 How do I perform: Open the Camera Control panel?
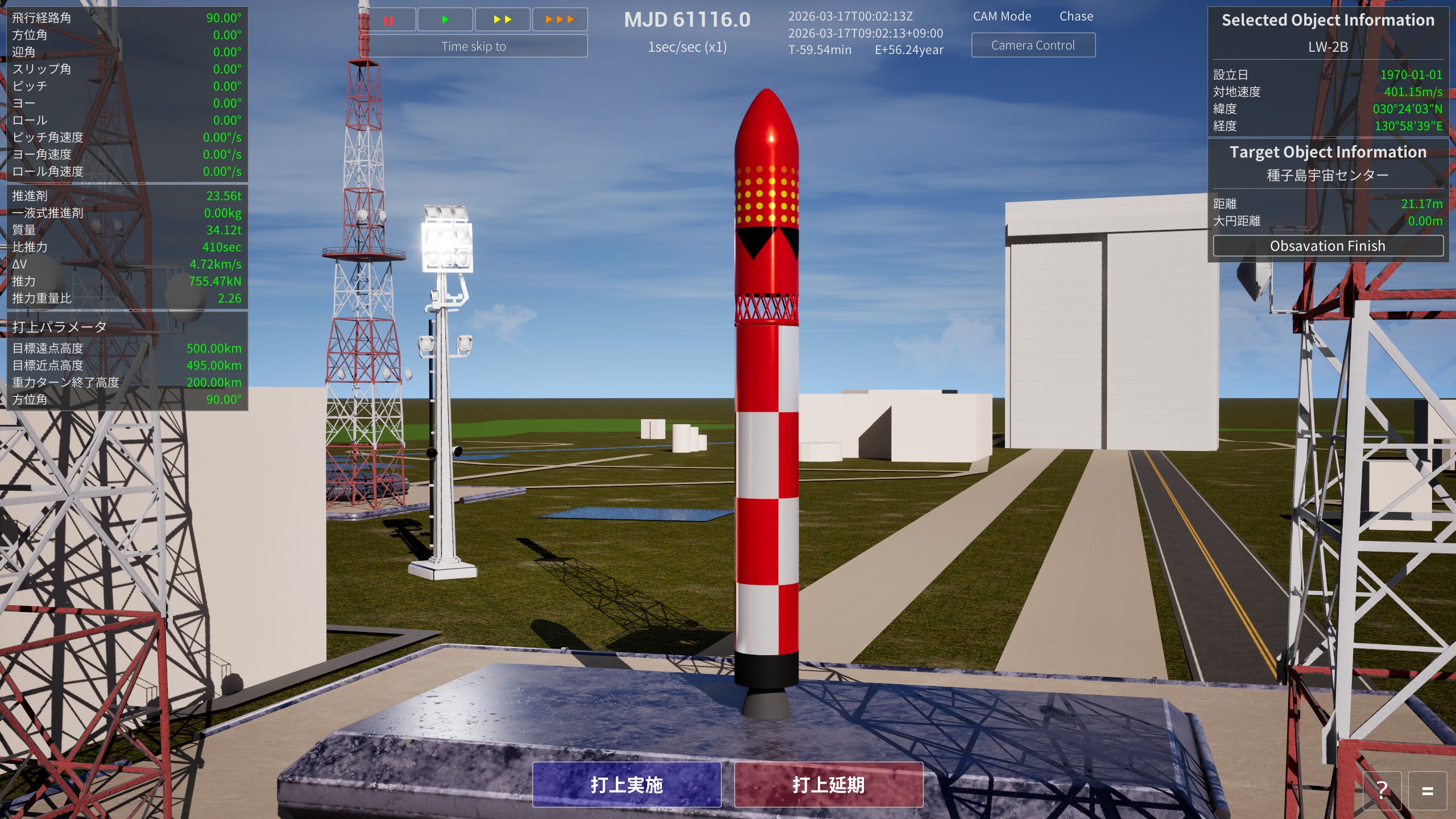tap(1033, 44)
